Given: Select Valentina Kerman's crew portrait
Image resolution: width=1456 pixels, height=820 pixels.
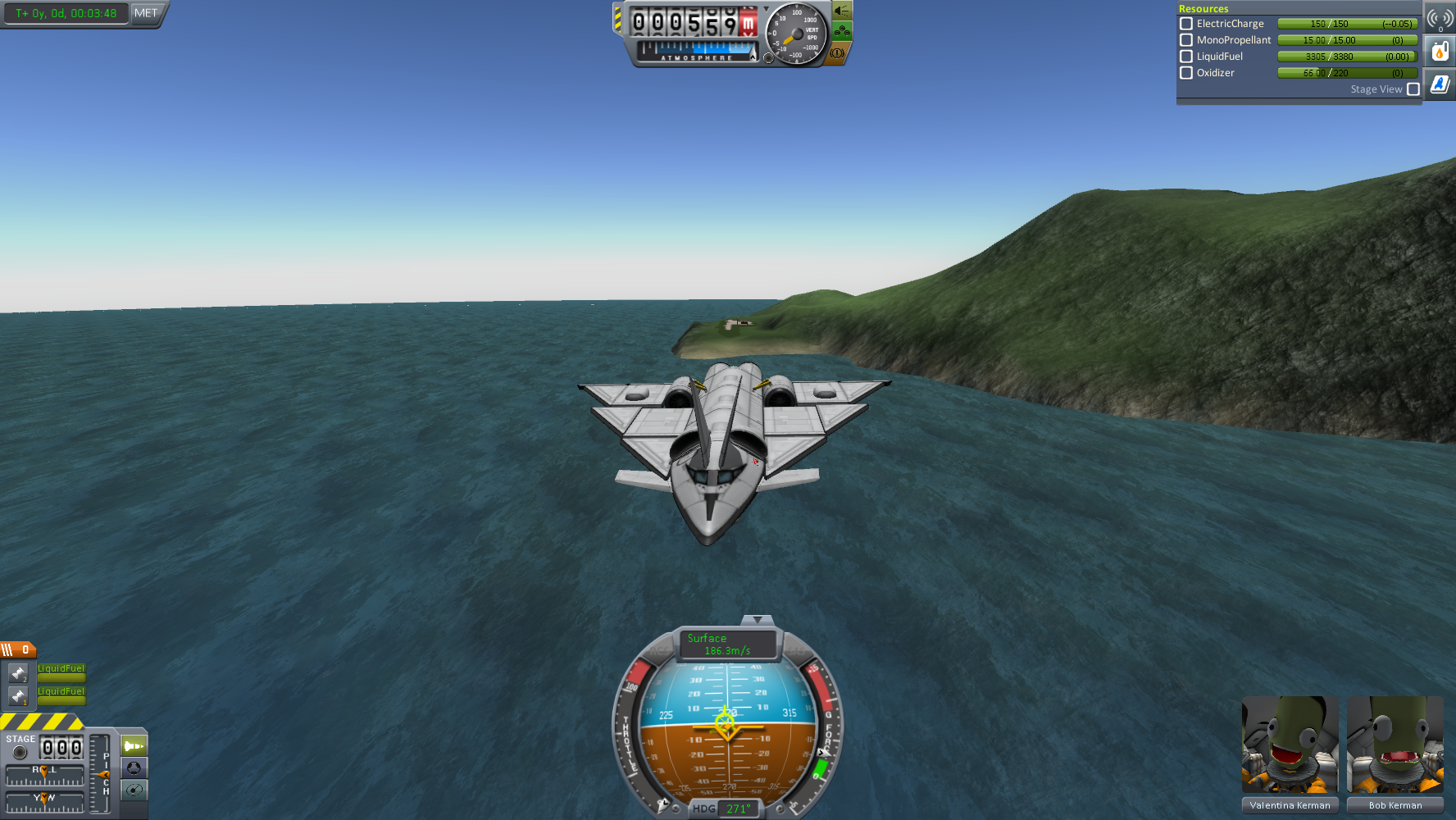Looking at the screenshot, I should pos(1290,745).
